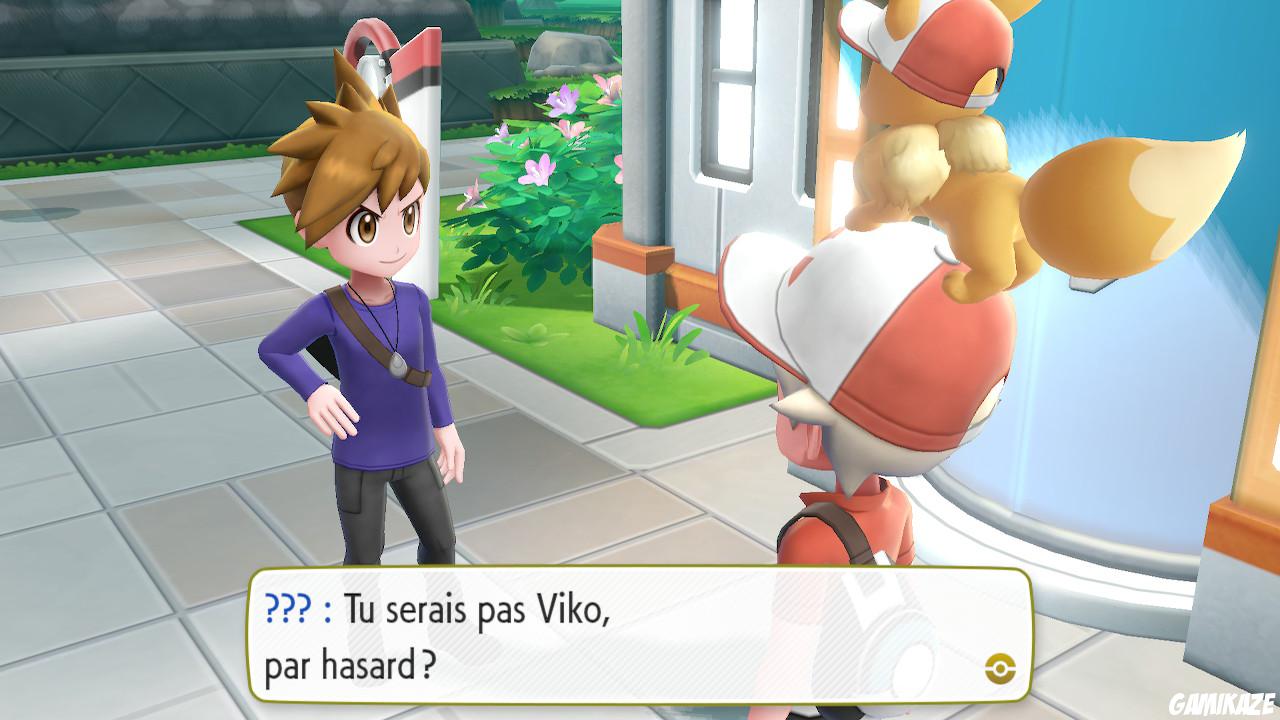The image size is (1280, 720).
Task: Advance the dialogue by clicking the text box
Action: click(x=620, y=630)
